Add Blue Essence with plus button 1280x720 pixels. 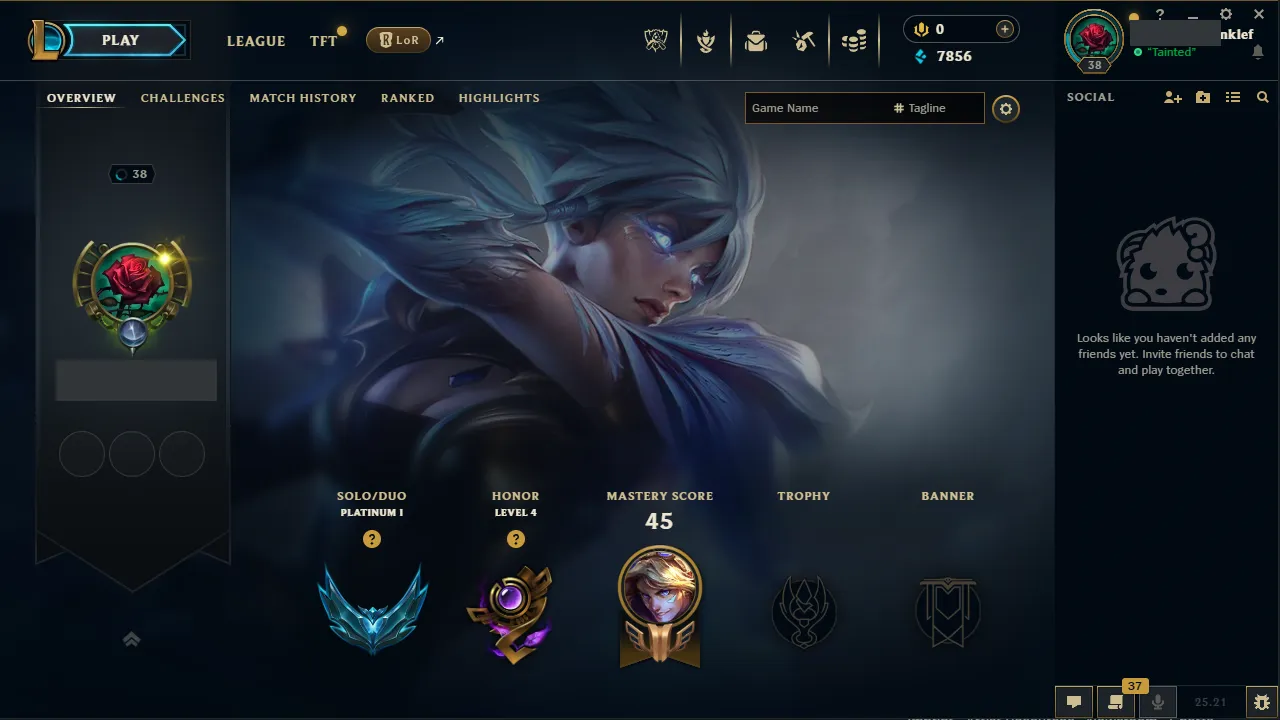point(1003,29)
